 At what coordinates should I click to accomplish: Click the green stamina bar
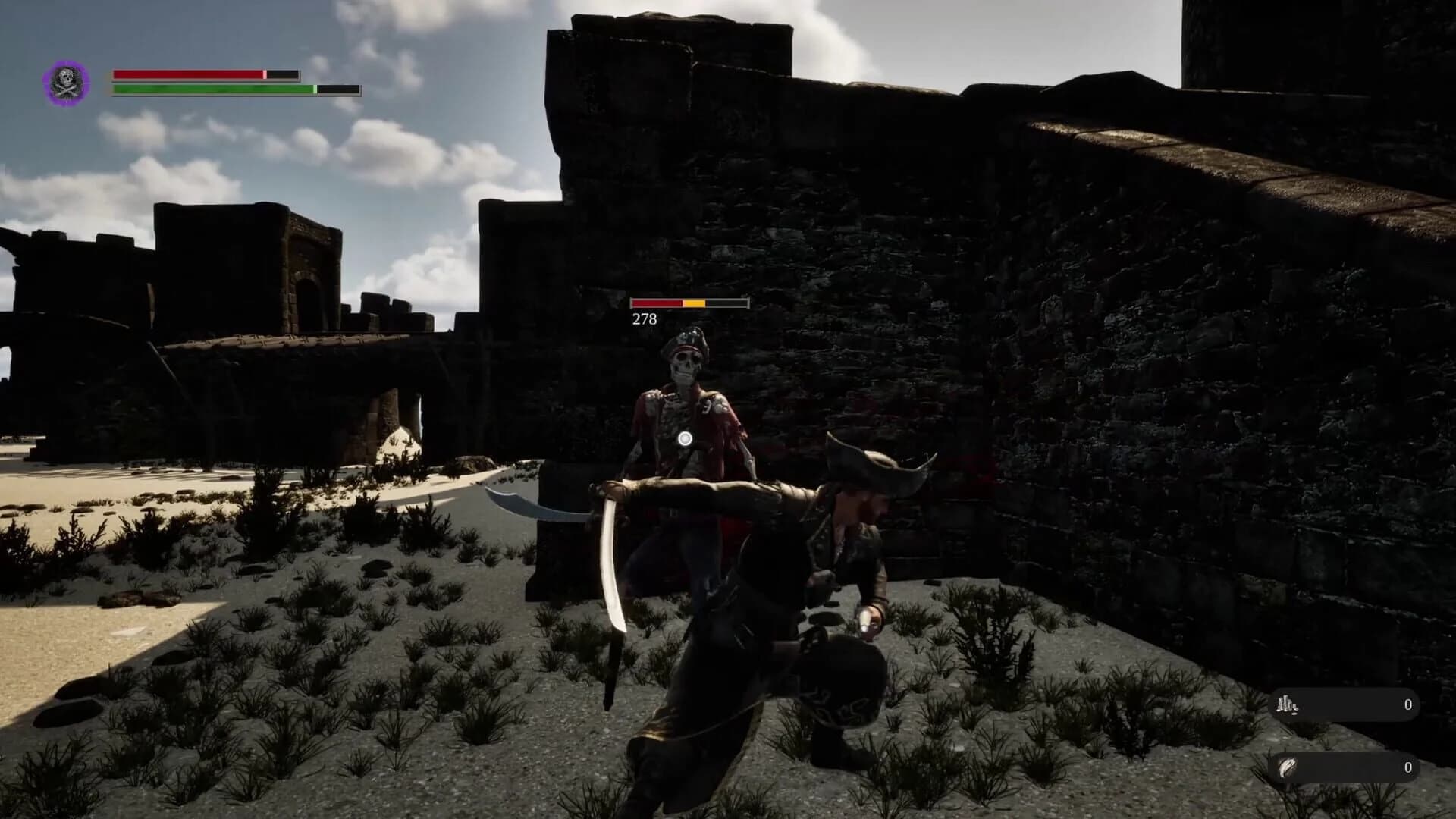212,89
